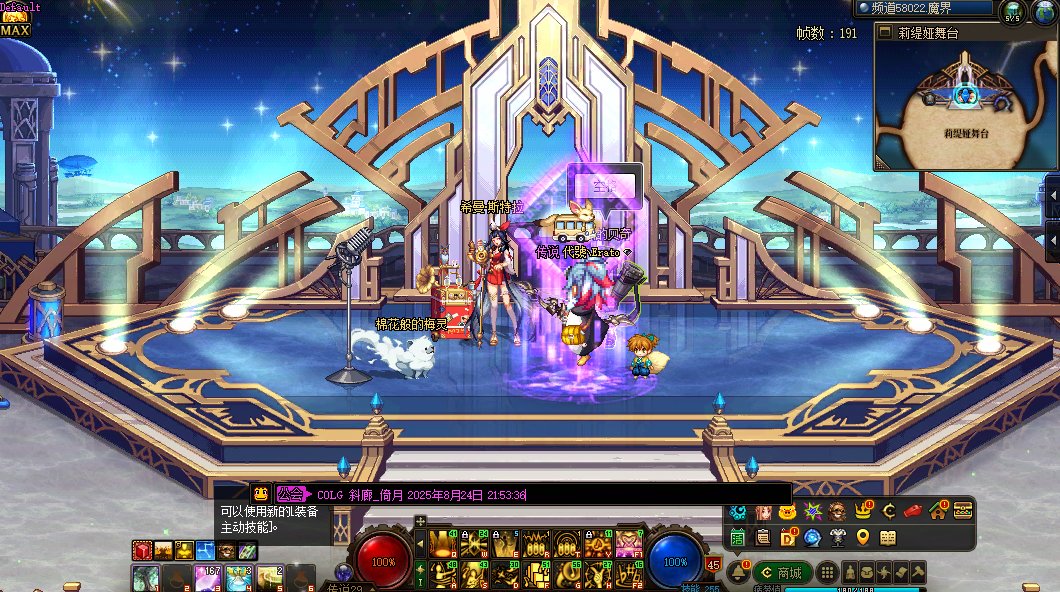Toggle the minimap window icon beside 莉缇娅舞台
Viewport: 1060px width, 592px height.
(x=884, y=32)
